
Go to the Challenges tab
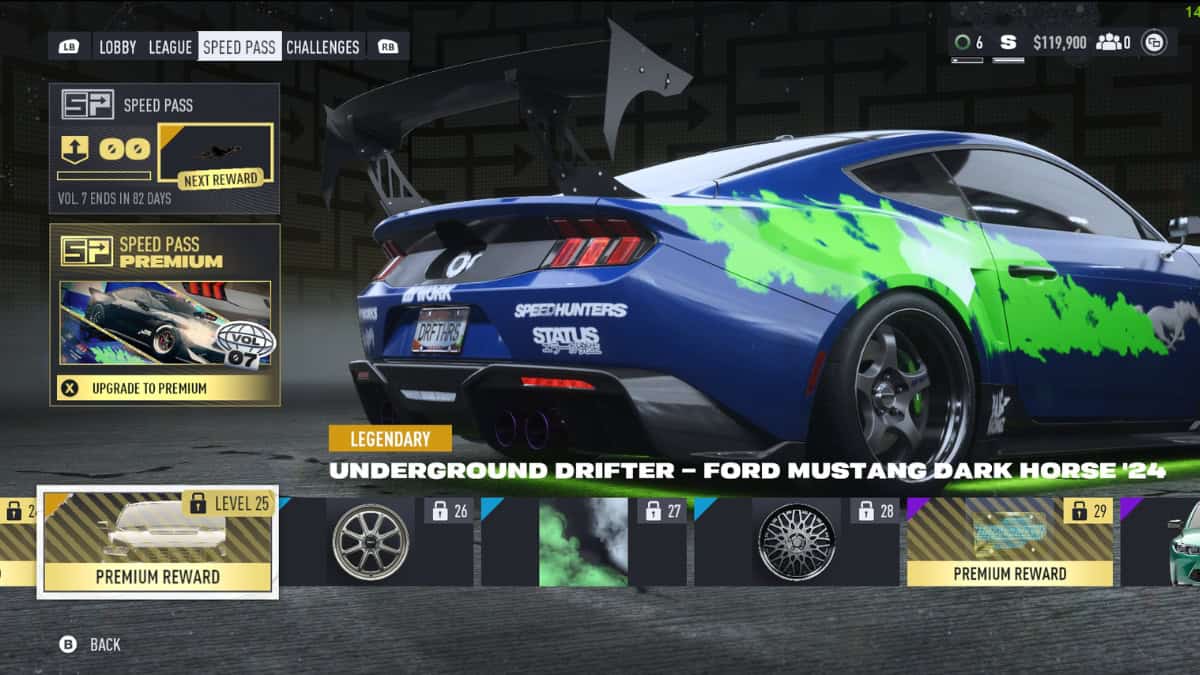pyautogui.click(x=322, y=47)
